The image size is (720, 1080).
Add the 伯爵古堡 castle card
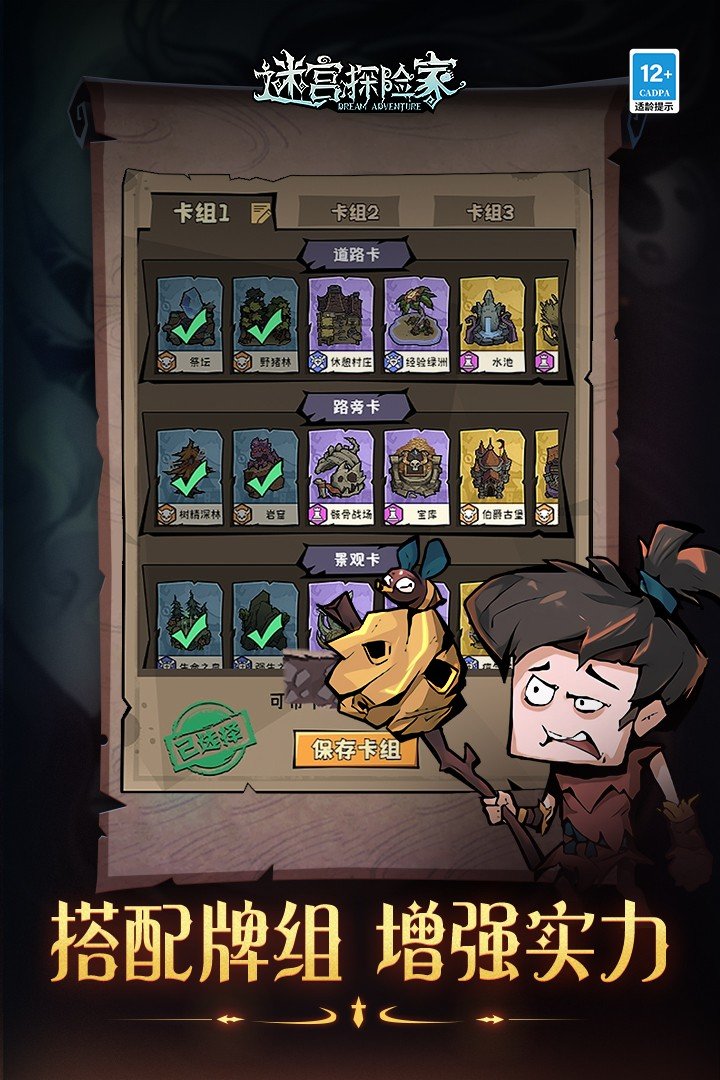tap(492, 477)
